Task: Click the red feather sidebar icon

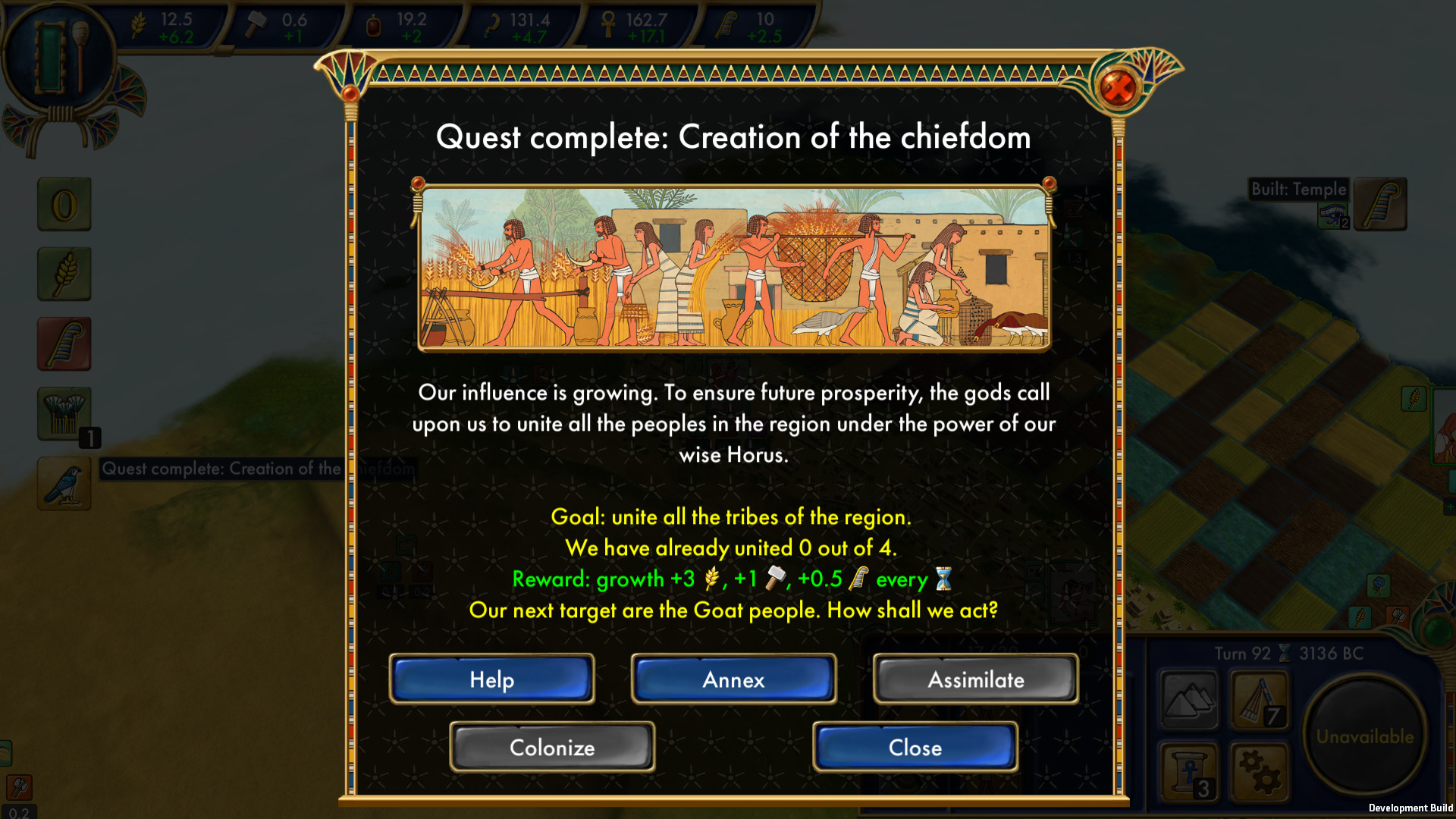Action: click(x=64, y=343)
